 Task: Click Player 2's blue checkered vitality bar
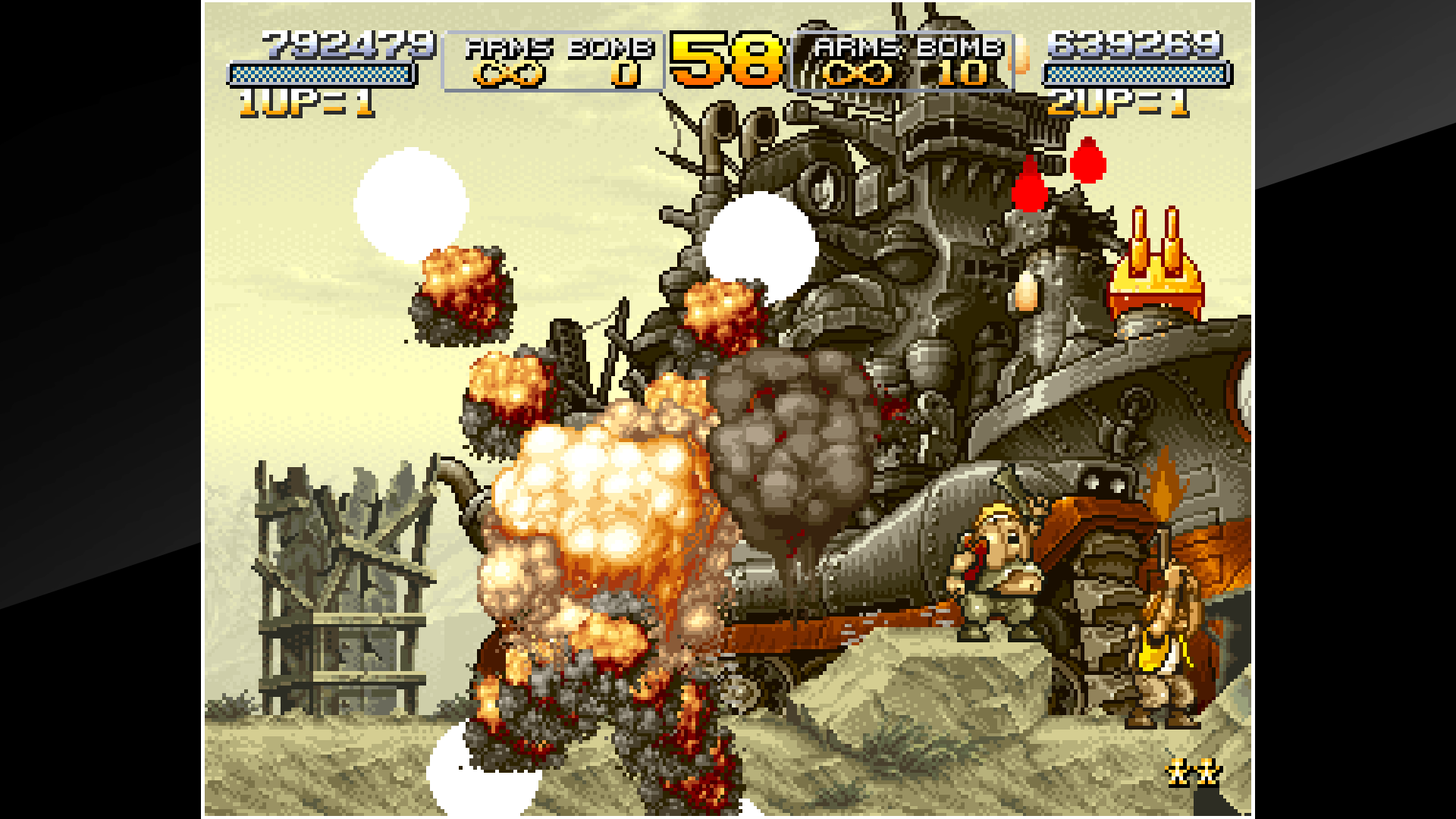[1136, 74]
